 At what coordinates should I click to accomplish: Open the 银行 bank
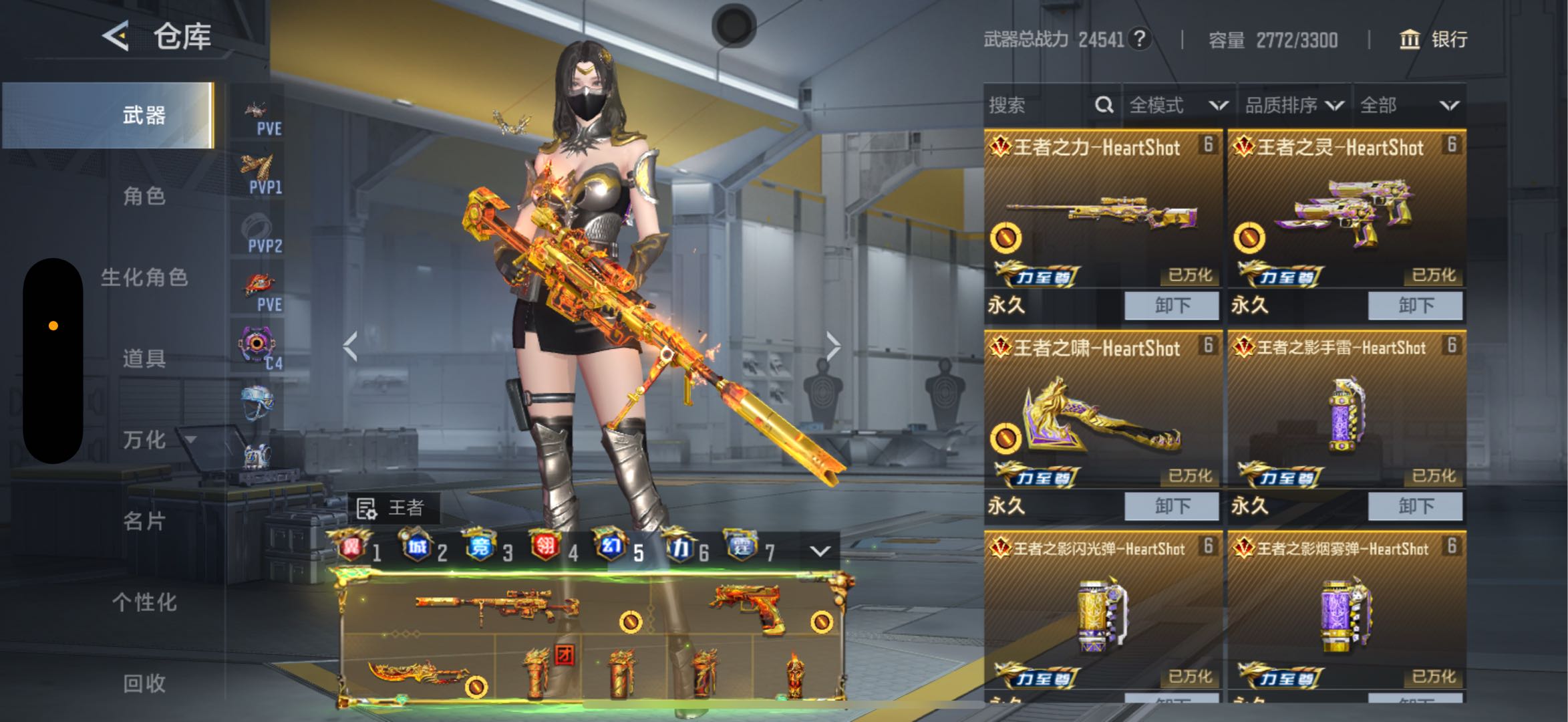click(x=1433, y=39)
